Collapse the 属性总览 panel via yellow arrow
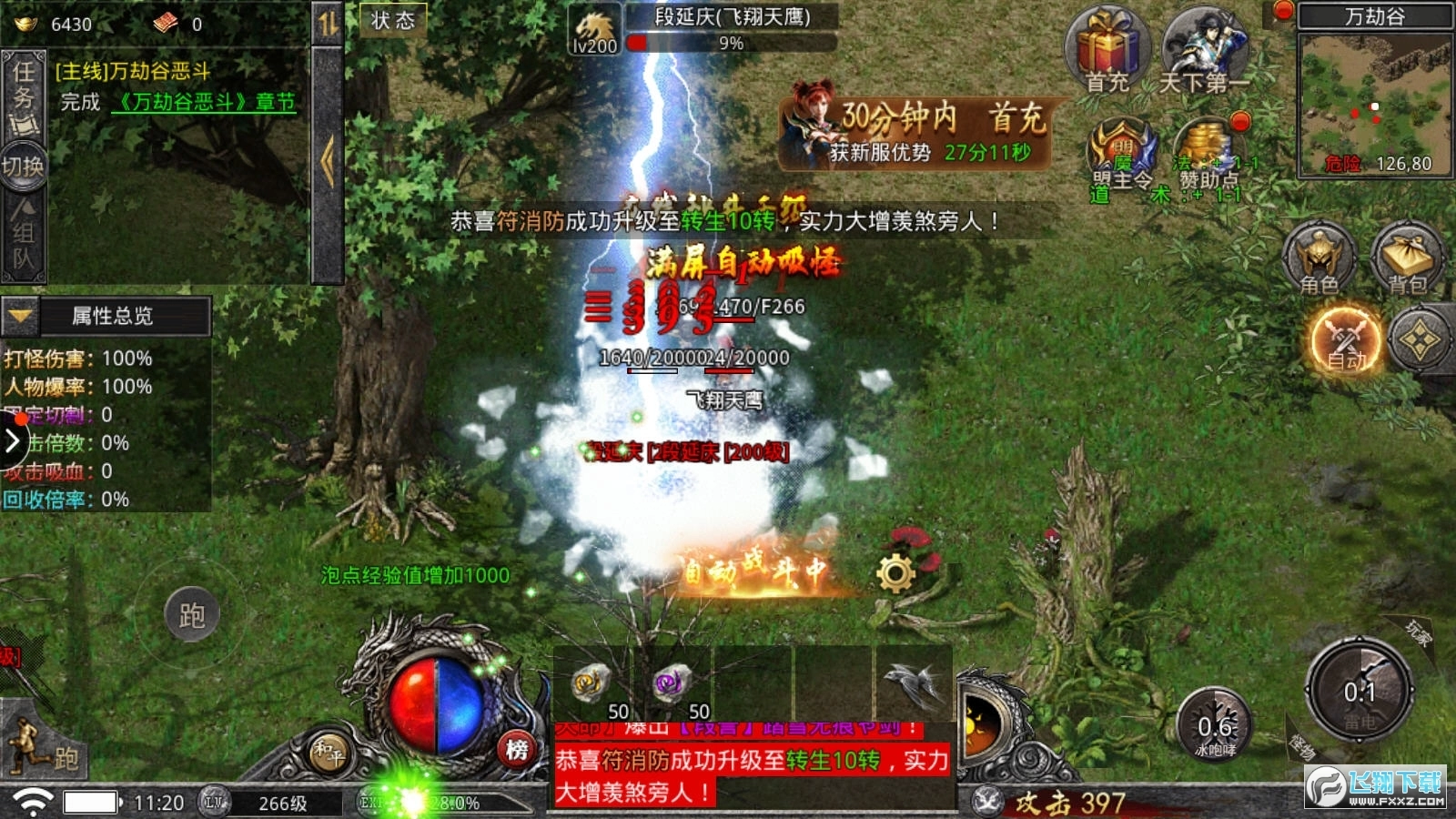This screenshot has width=1456, height=819. point(18,318)
